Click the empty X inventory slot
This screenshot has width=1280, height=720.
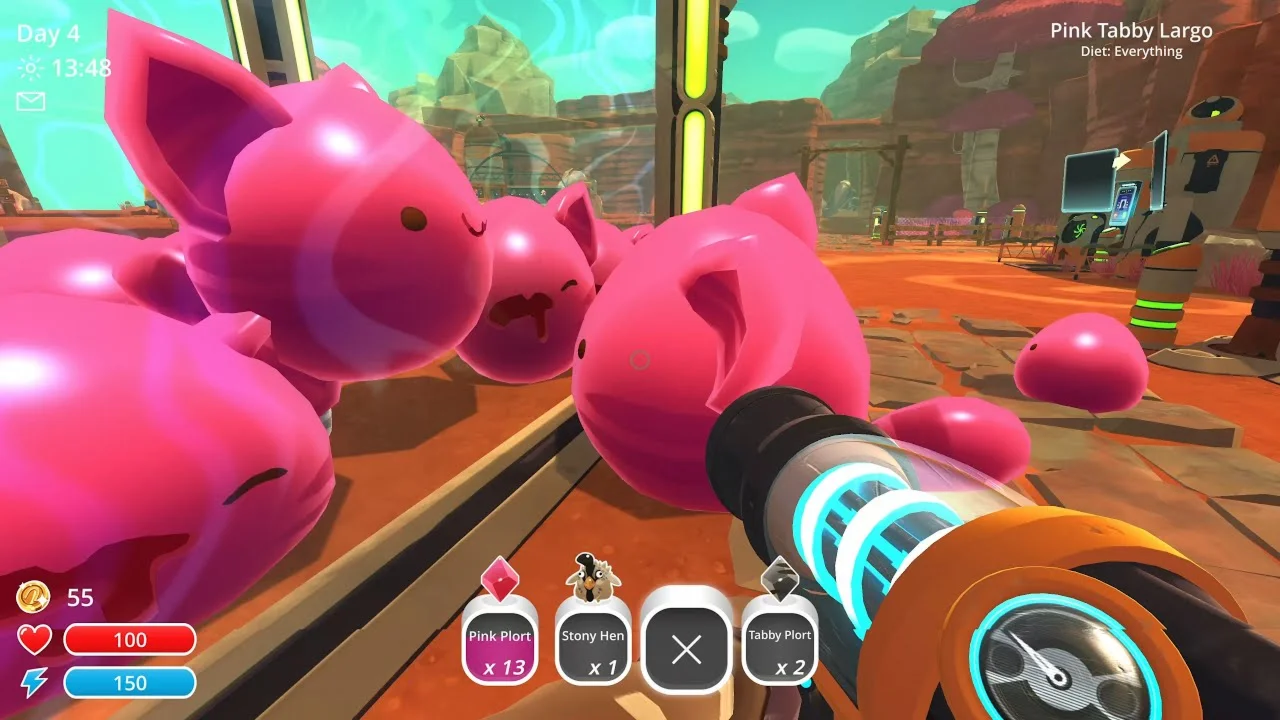[x=686, y=648]
